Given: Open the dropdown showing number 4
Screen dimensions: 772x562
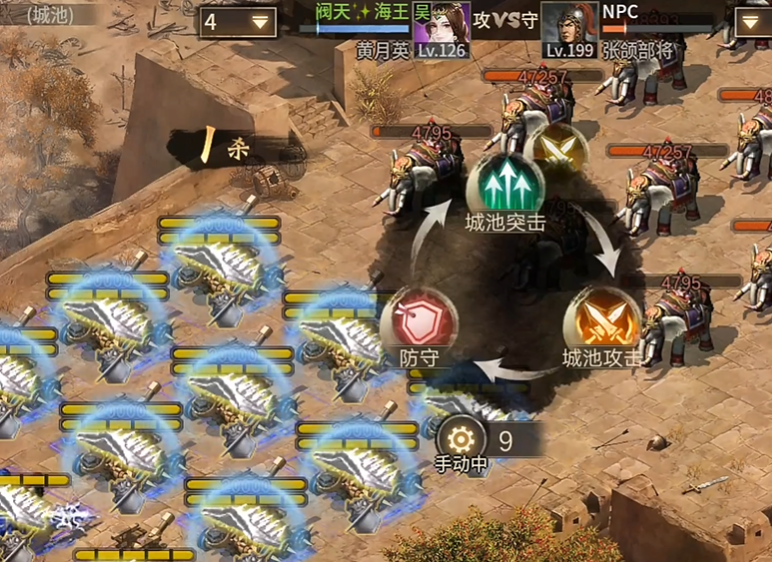Looking at the screenshot, I should click(239, 22).
